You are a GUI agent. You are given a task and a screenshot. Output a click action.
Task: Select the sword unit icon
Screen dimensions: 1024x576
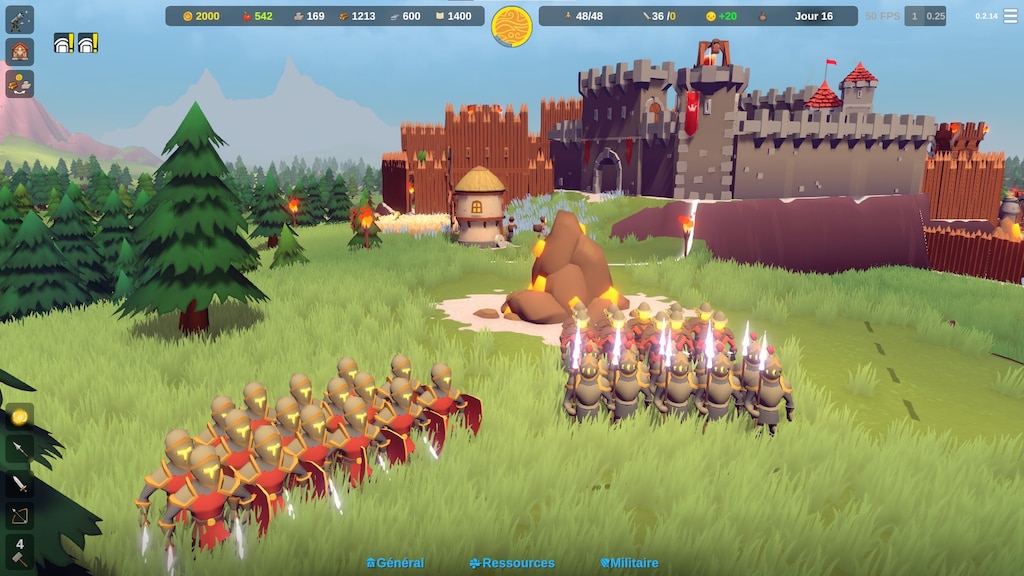click(x=20, y=484)
